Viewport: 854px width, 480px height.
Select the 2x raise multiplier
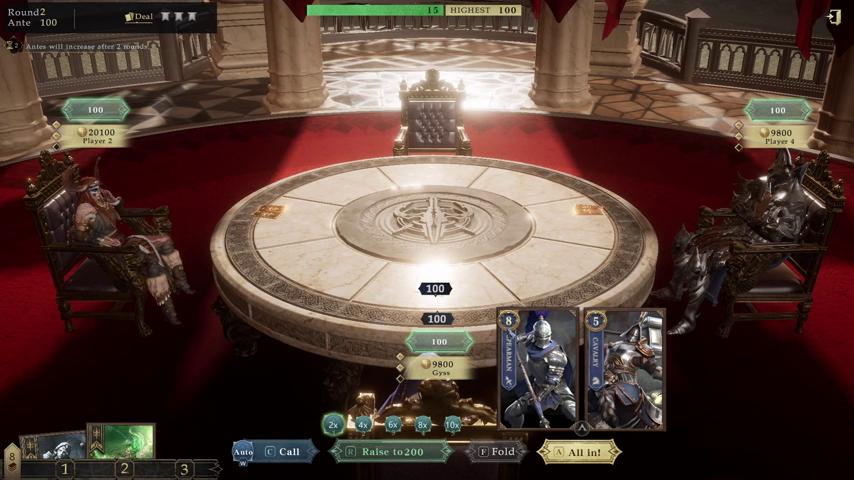tap(333, 424)
